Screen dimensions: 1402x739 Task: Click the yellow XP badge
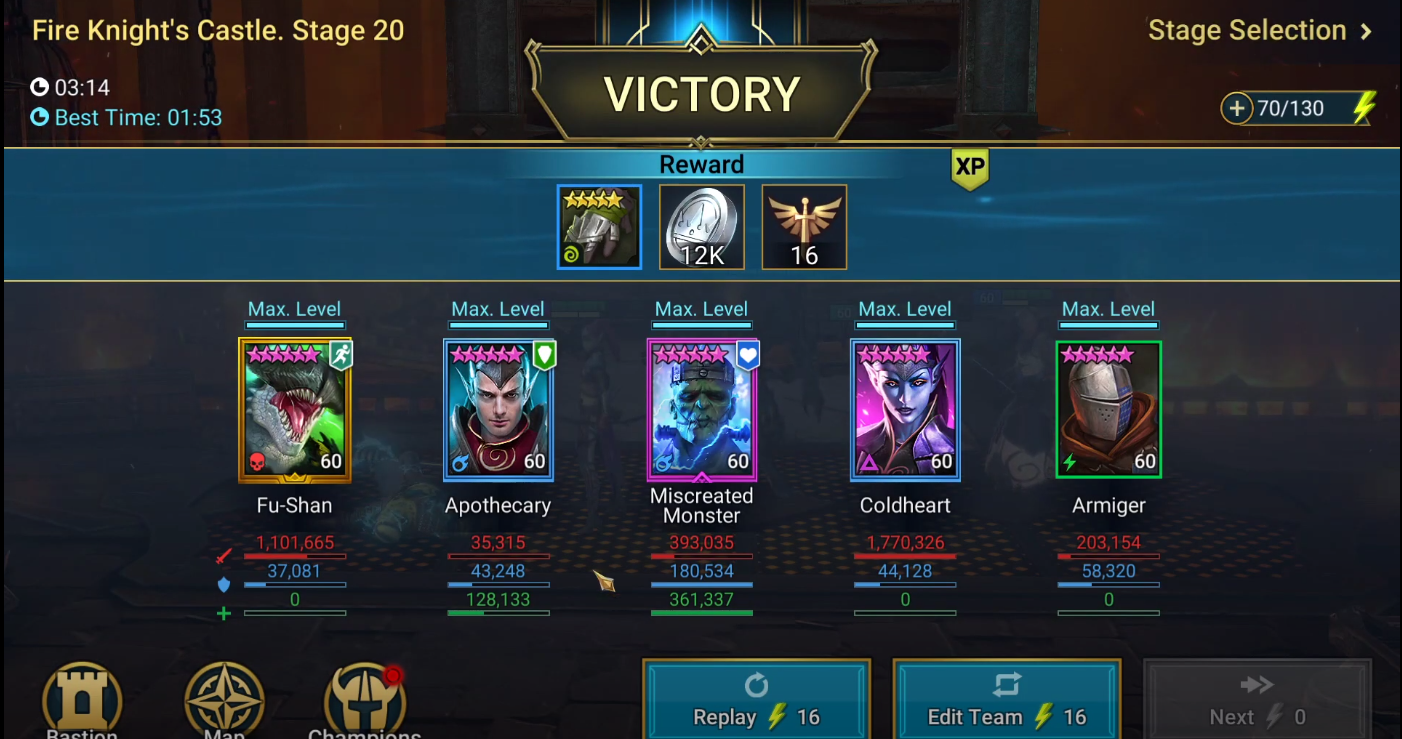coord(969,169)
